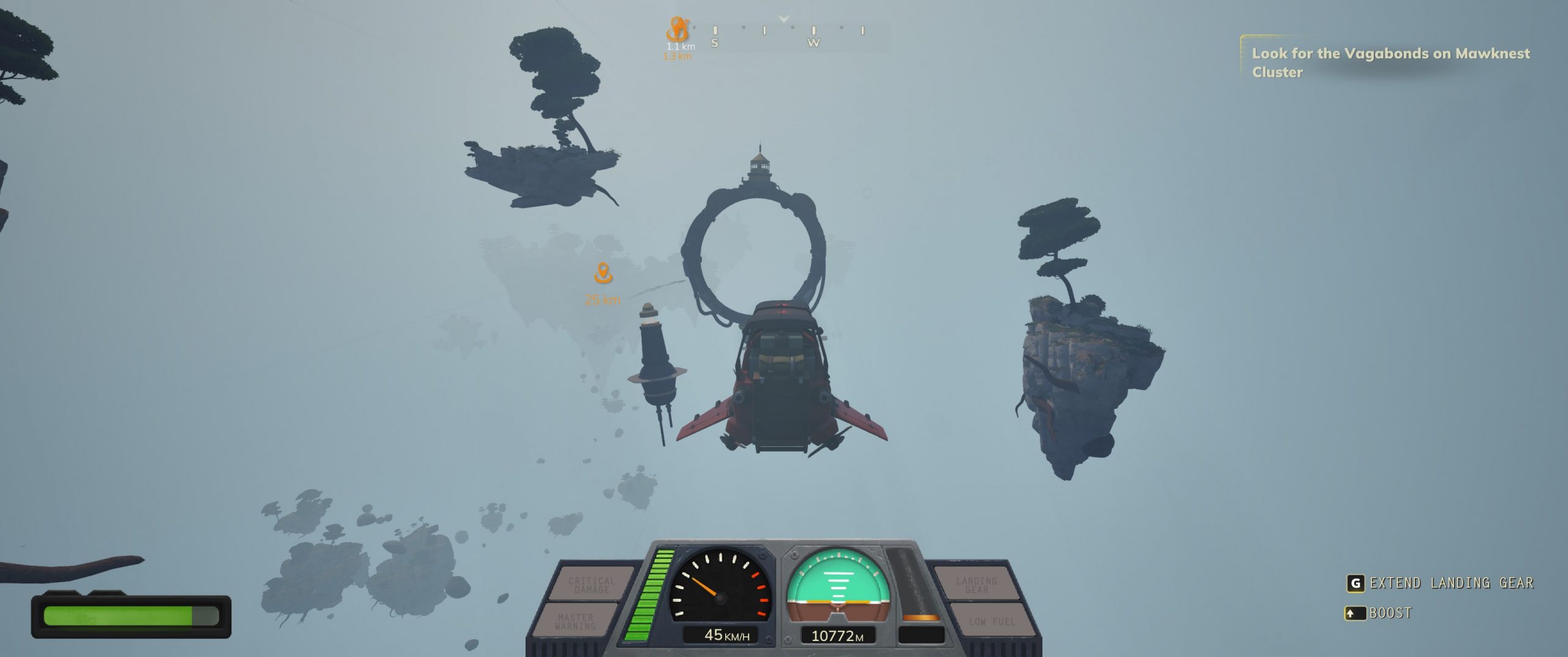The width and height of the screenshot is (1568, 657).
Task: Select the compass heading bar
Action: [790, 36]
